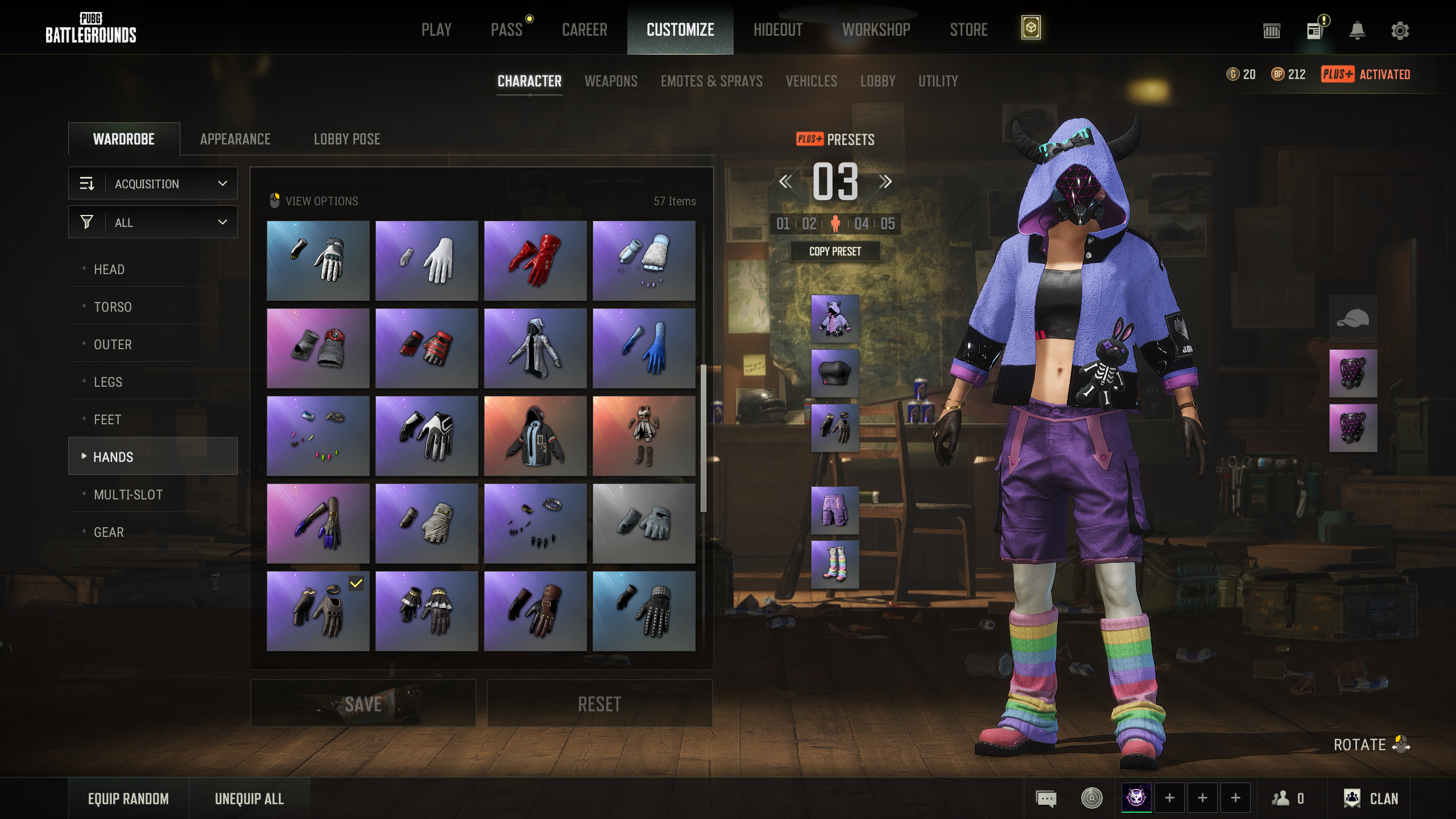Open the All filter dropdown
This screenshot has height=819, width=1456.
point(152,222)
